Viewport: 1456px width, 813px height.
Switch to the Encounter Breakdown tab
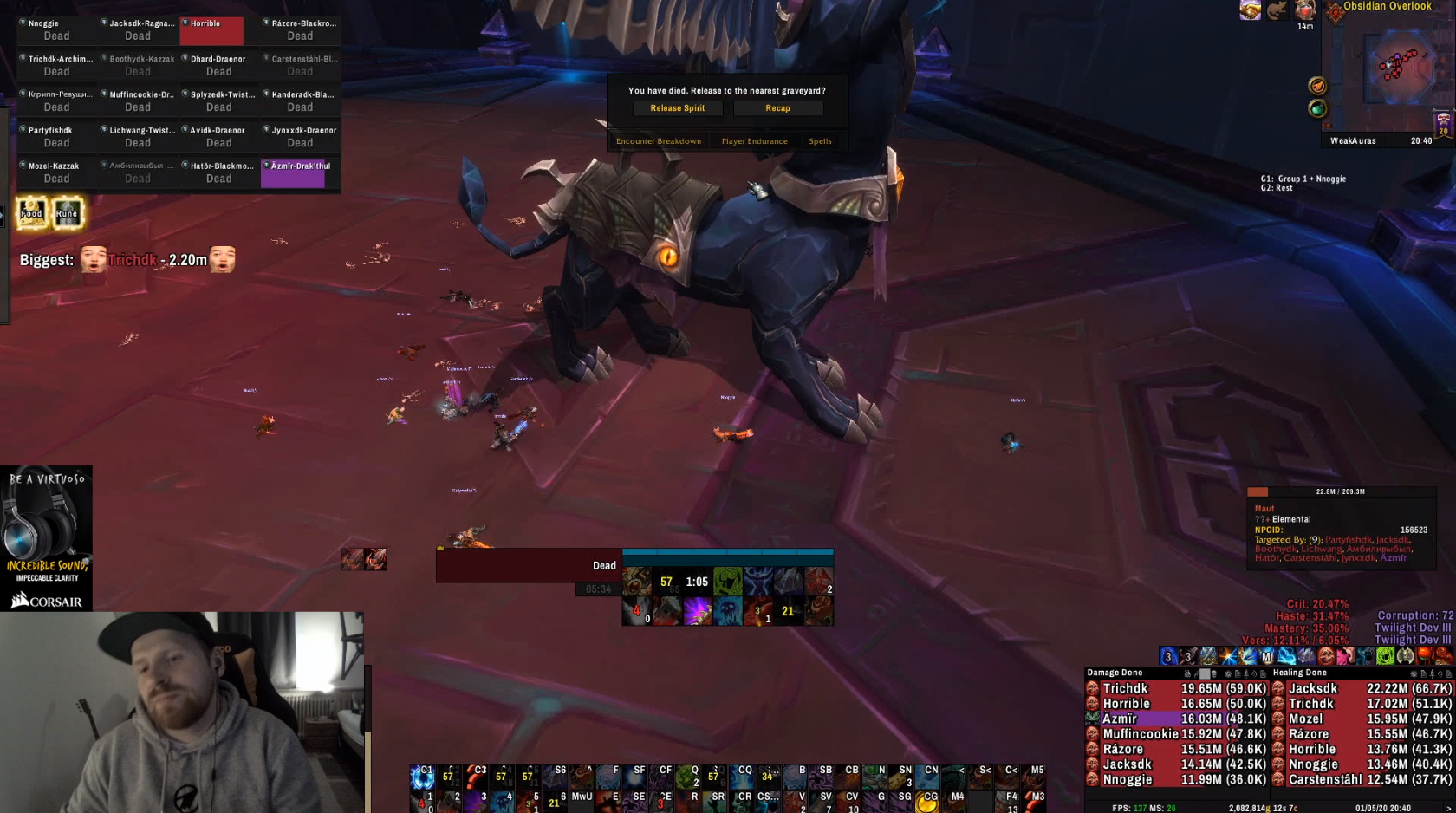(657, 140)
